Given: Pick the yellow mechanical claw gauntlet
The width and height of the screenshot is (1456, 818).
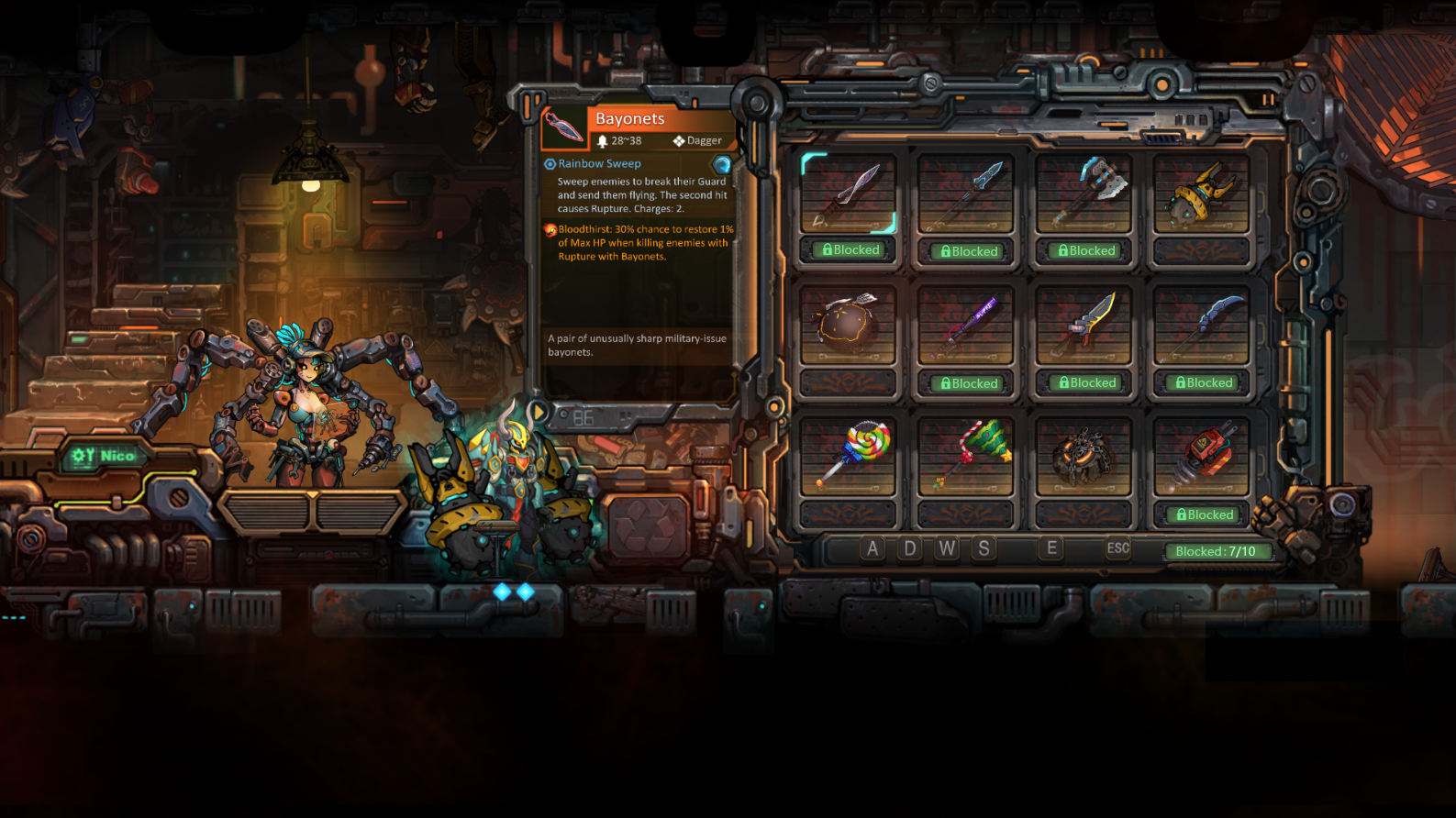Looking at the screenshot, I should (1201, 193).
